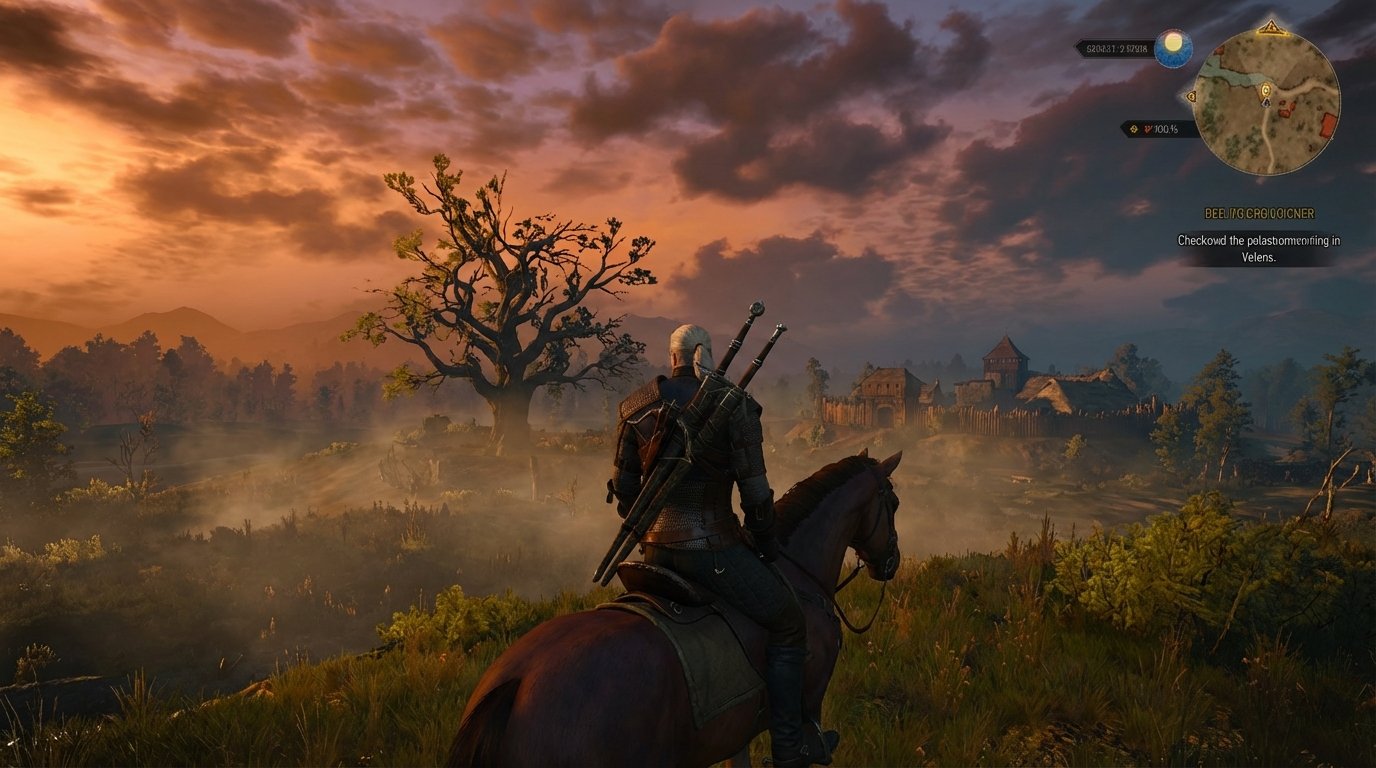
Task: Click the north compass triangle atop the minimap
Action: [1272, 27]
